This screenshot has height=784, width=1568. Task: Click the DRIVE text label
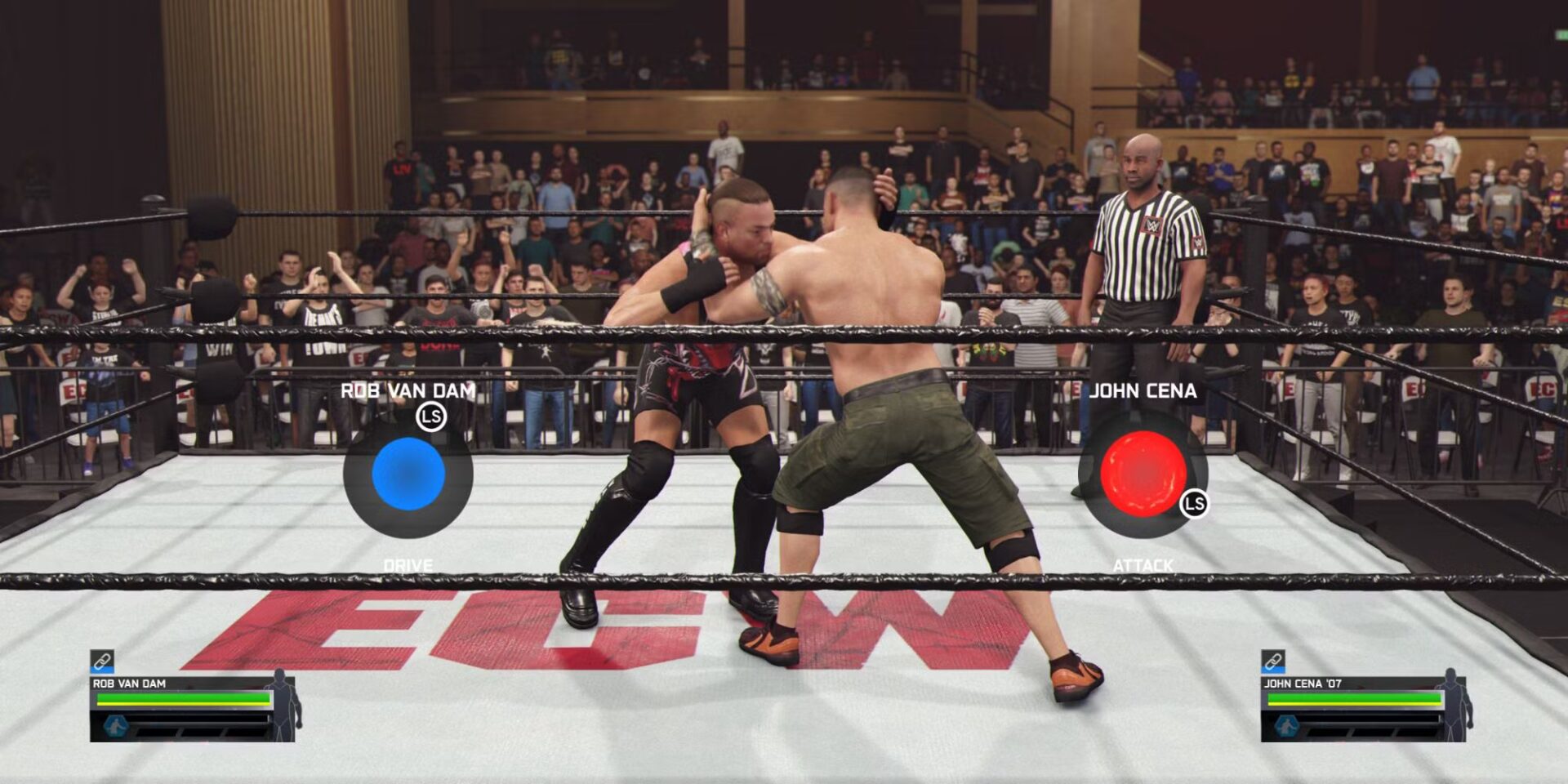point(410,564)
